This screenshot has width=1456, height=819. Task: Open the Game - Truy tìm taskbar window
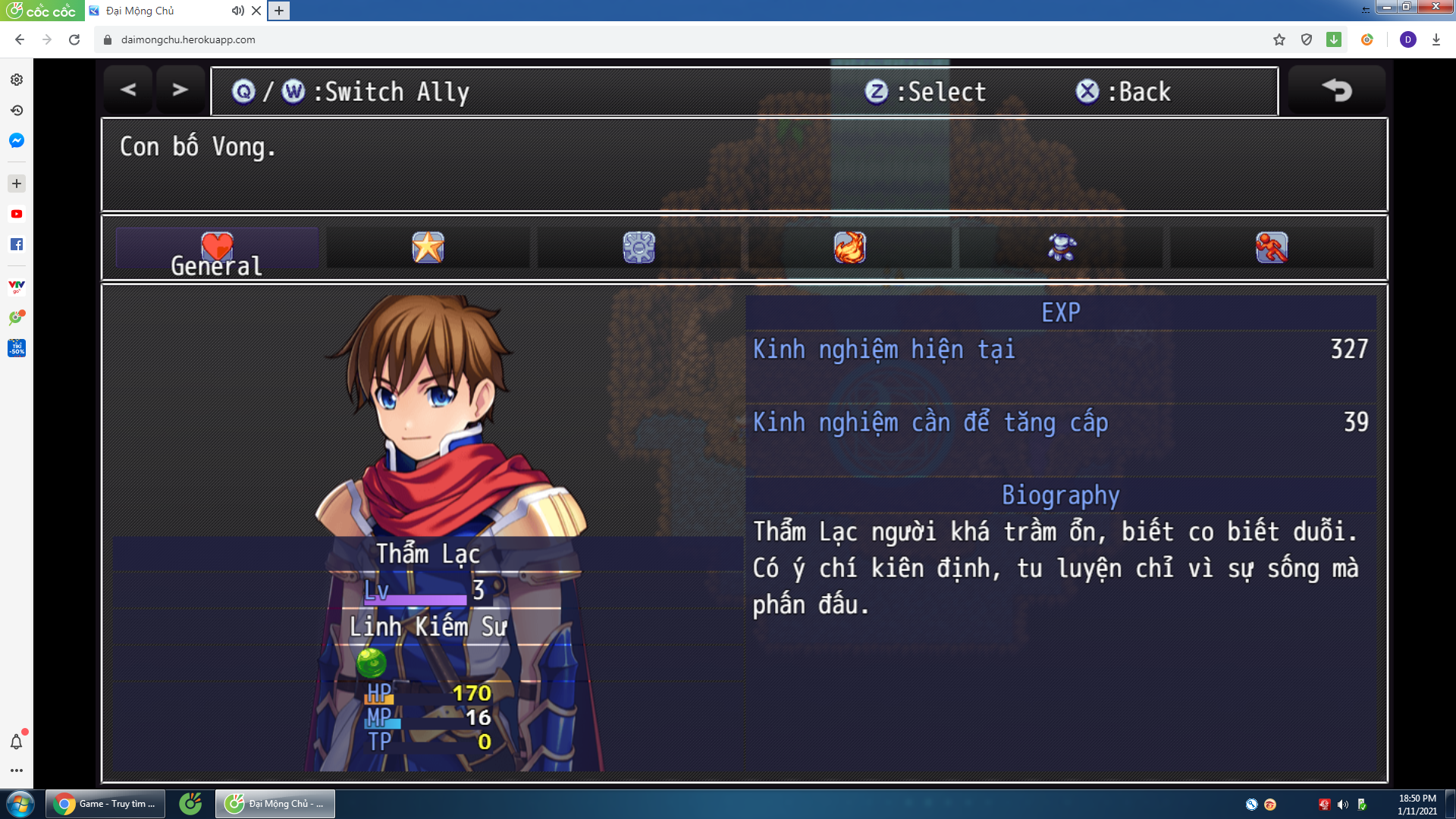[106, 805]
